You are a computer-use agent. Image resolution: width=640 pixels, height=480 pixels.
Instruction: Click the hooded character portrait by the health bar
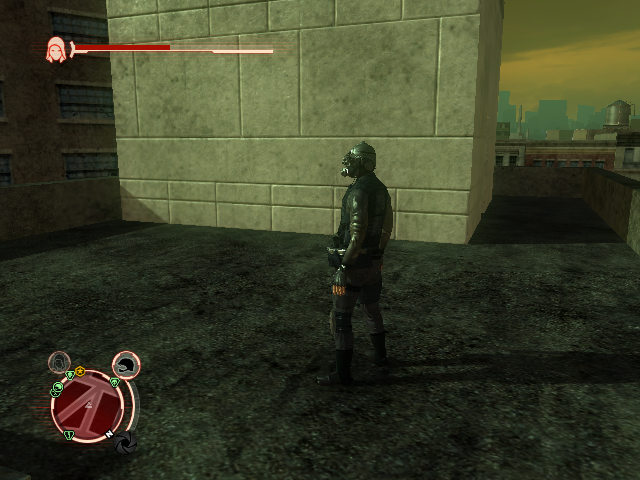(x=56, y=49)
